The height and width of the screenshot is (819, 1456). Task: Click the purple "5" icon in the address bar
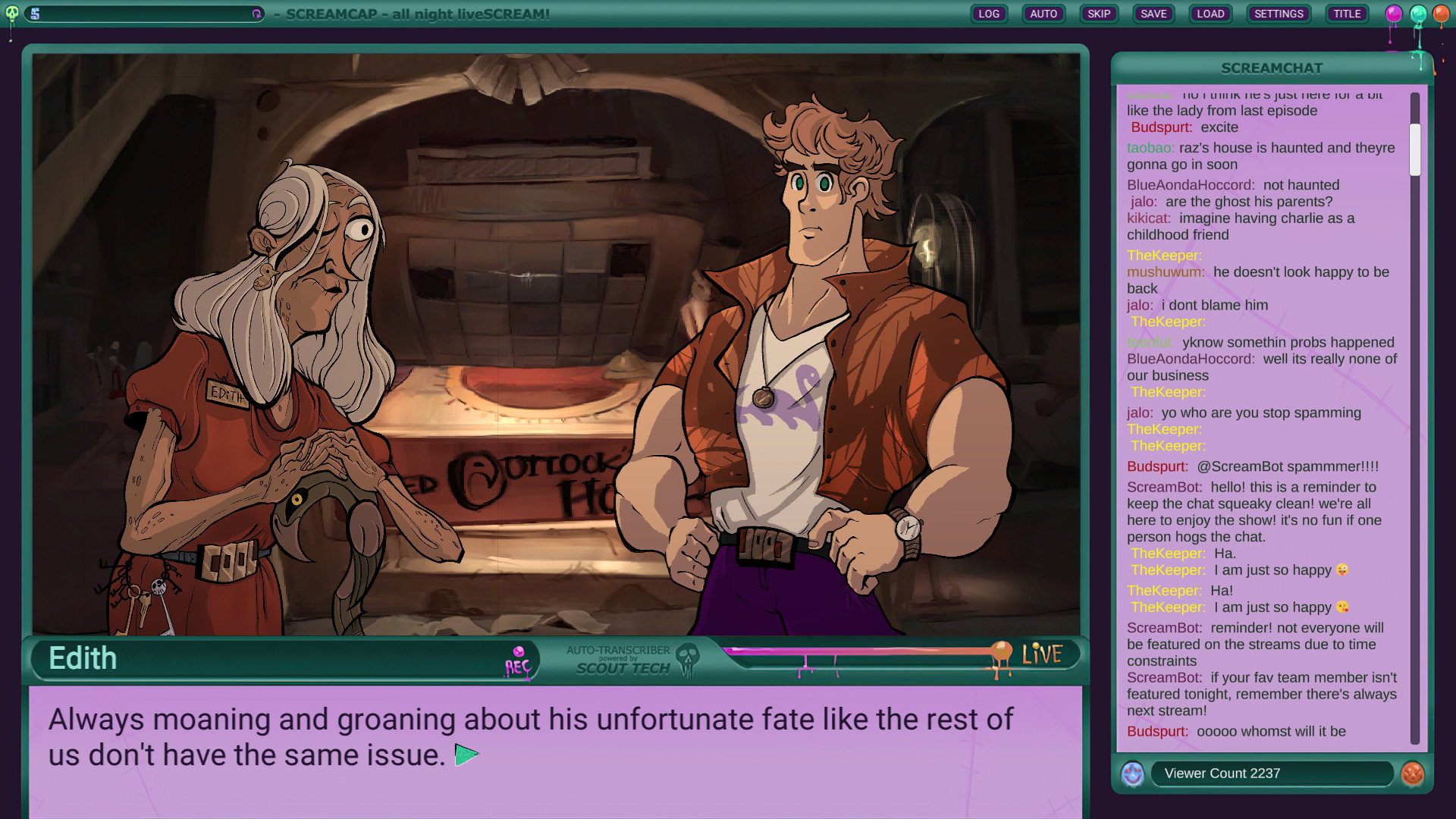[33, 14]
